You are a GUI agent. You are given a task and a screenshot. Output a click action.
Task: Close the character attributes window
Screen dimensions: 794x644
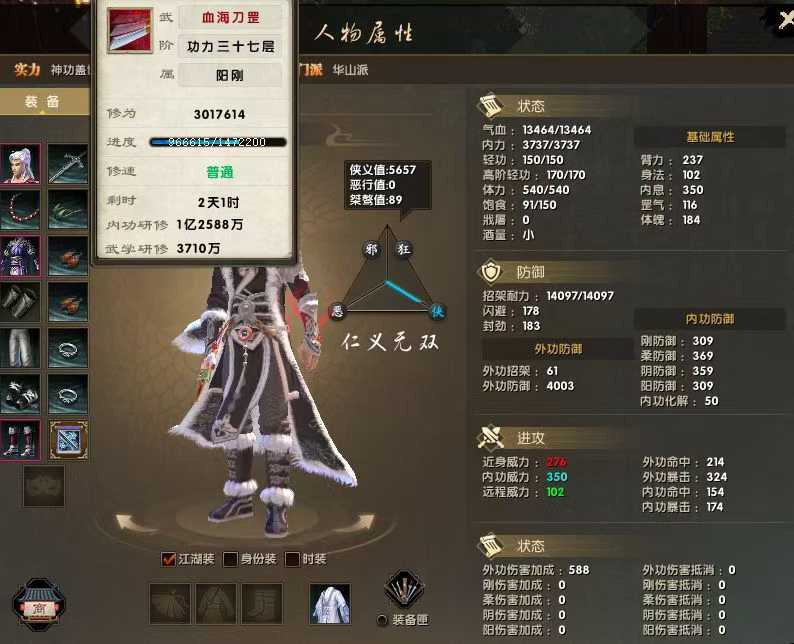(785, 18)
